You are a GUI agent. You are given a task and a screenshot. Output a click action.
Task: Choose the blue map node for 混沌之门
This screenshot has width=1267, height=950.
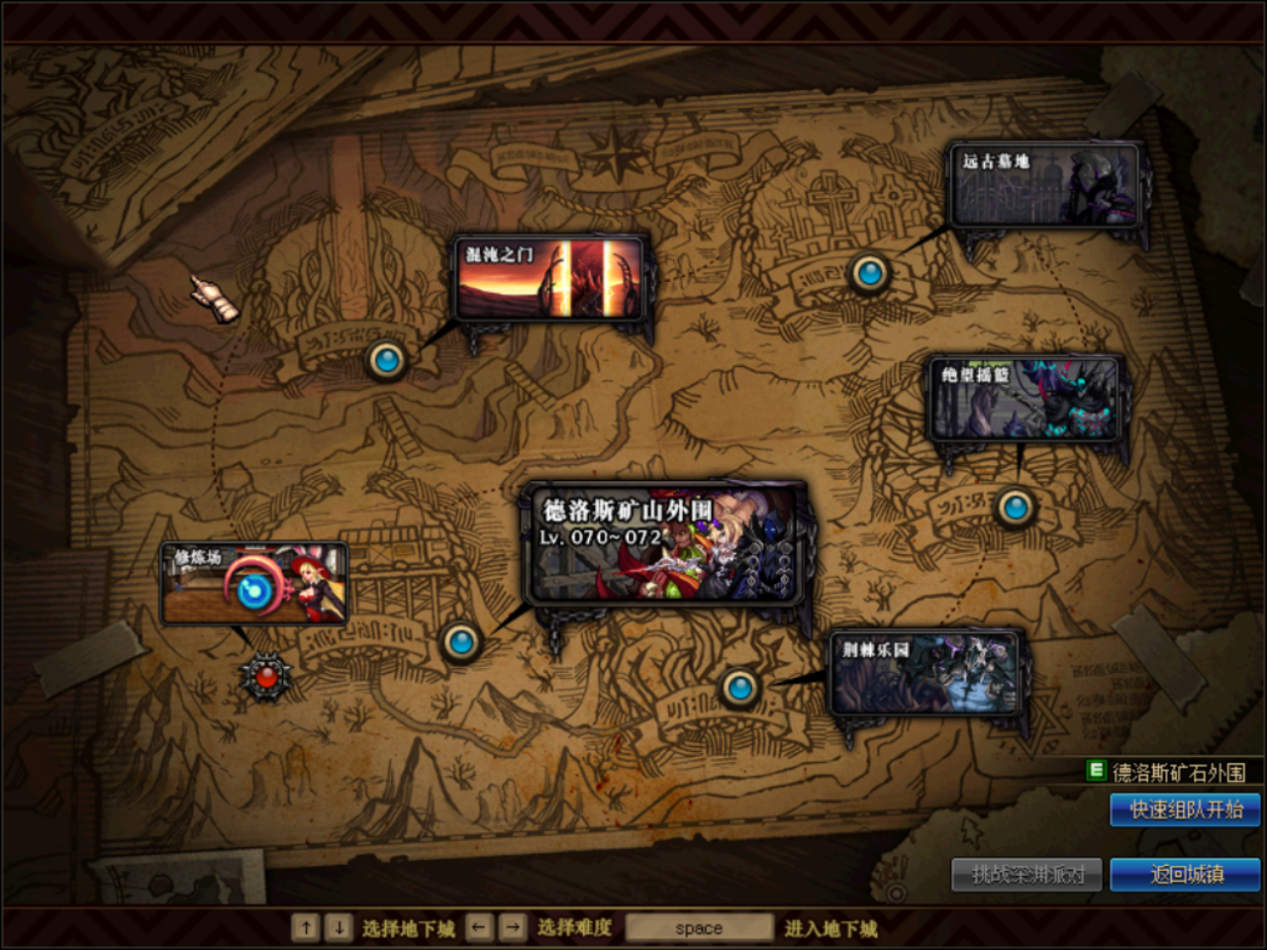tap(386, 359)
